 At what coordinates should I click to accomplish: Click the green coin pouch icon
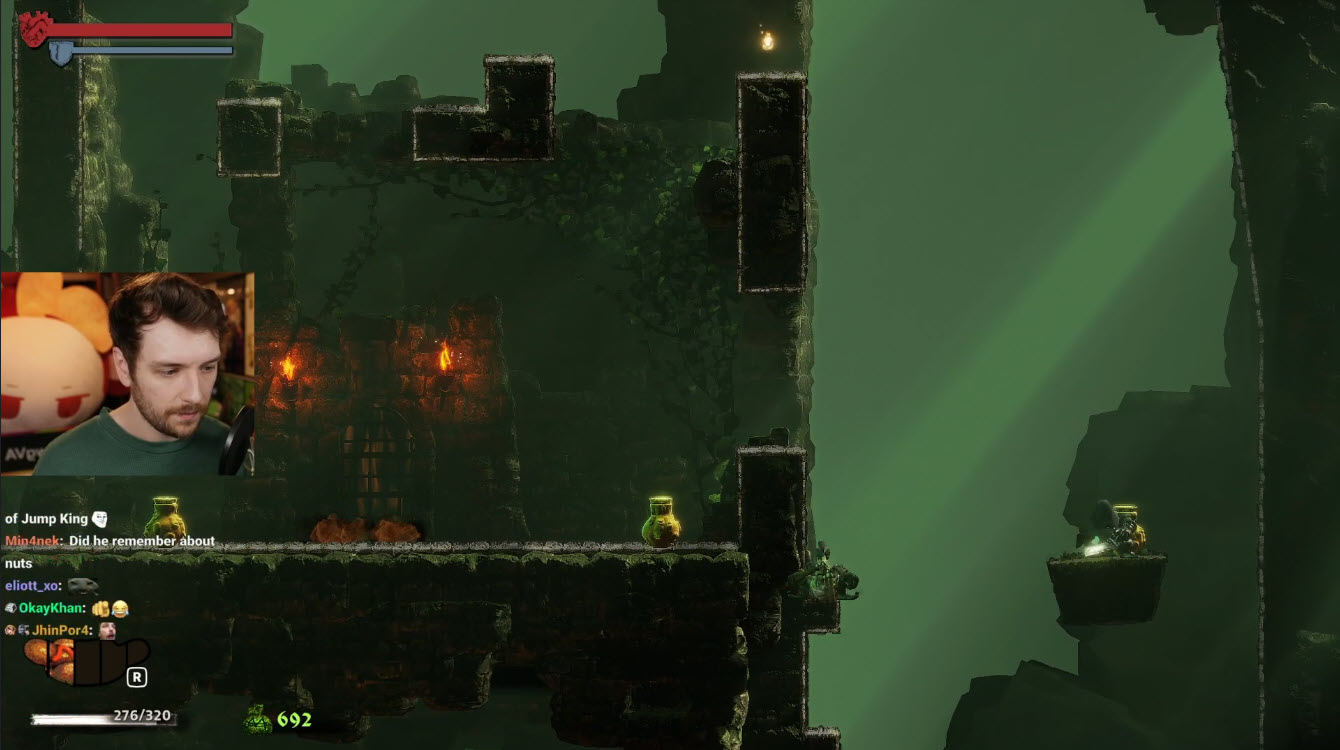(x=258, y=718)
